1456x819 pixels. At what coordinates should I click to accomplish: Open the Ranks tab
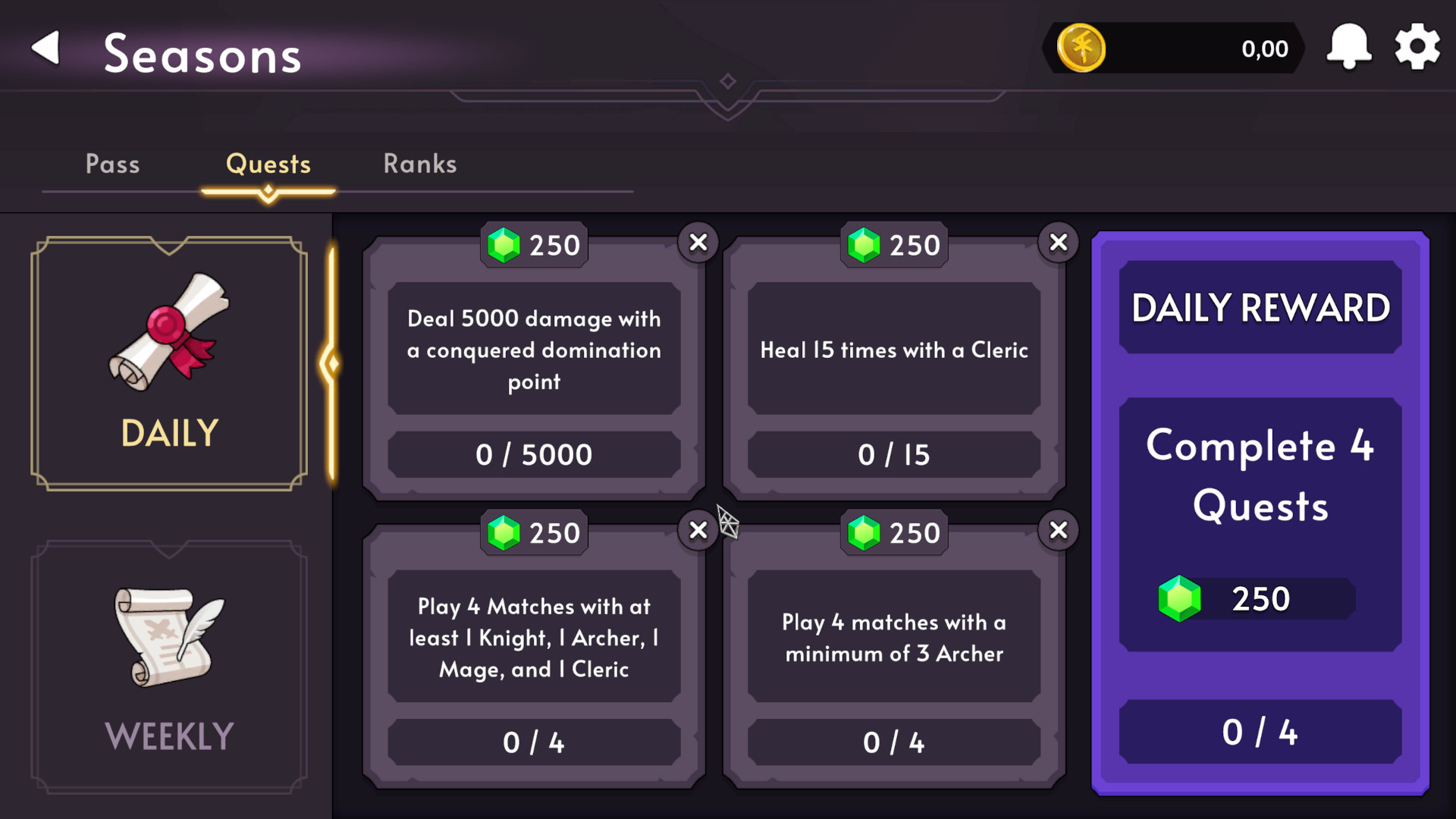tap(419, 164)
